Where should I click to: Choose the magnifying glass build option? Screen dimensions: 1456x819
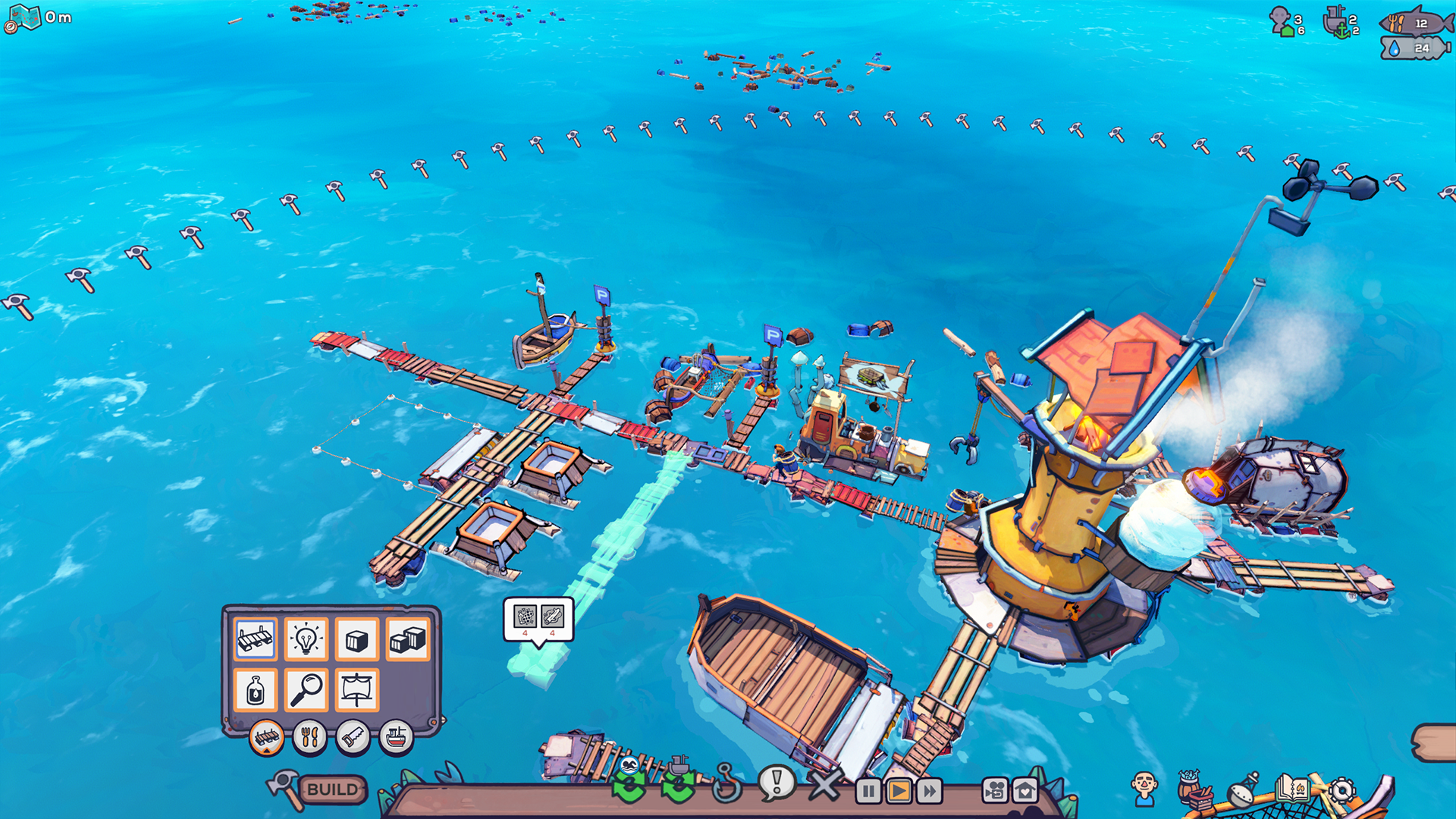[306, 690]
